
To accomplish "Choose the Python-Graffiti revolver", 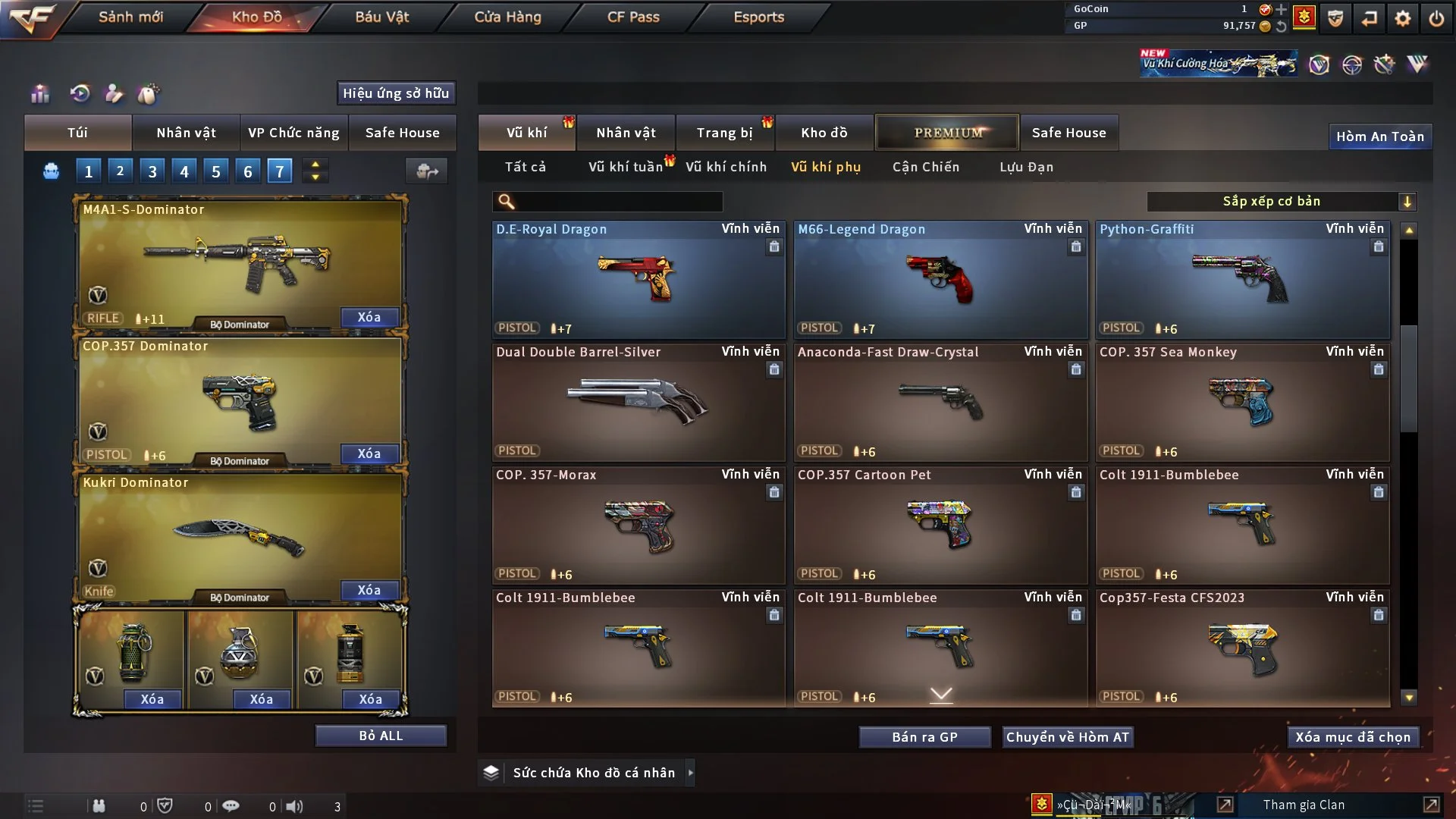I will pos(1242,279).
